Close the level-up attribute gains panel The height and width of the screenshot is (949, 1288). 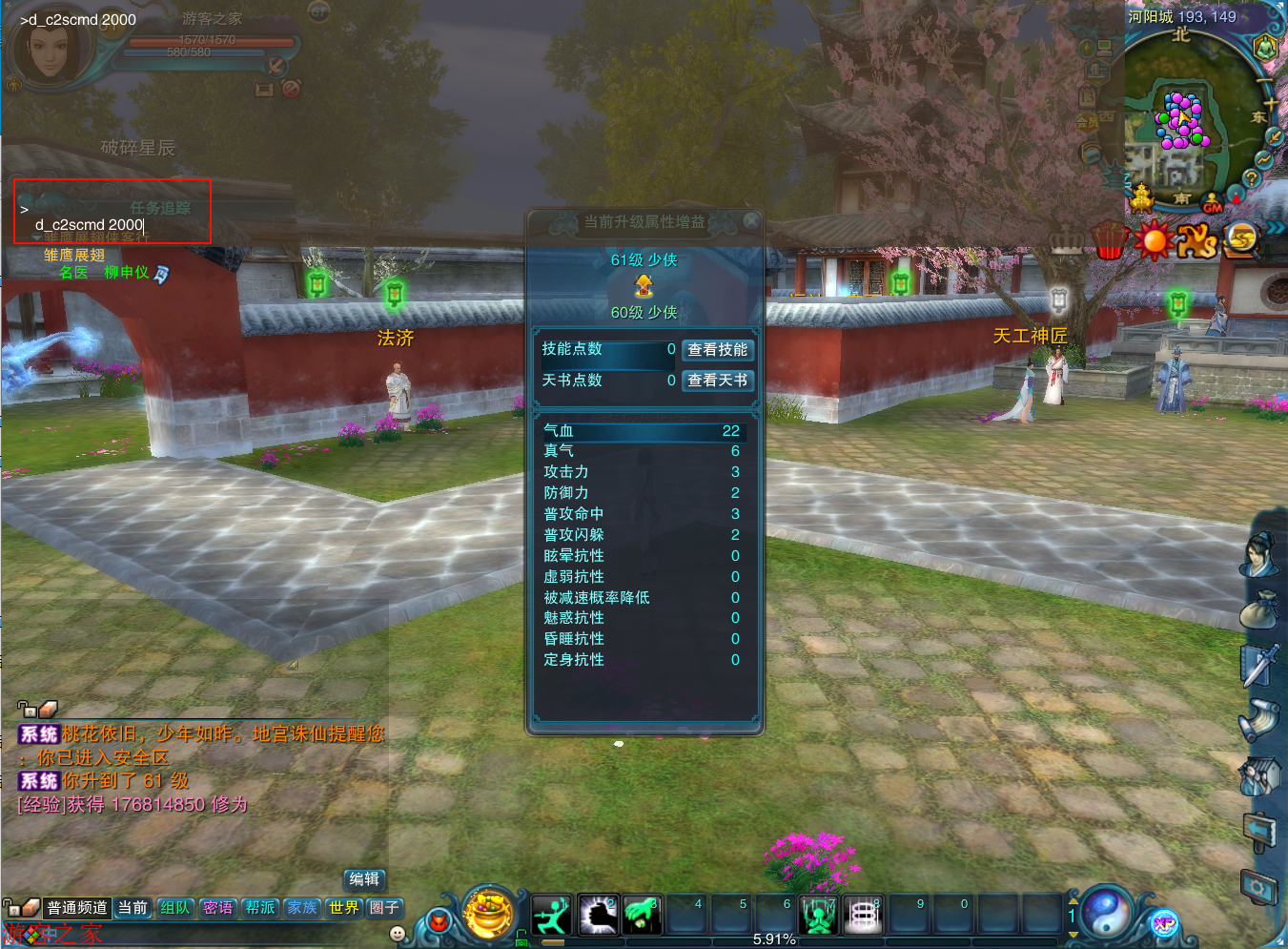[x=751, y=221]
